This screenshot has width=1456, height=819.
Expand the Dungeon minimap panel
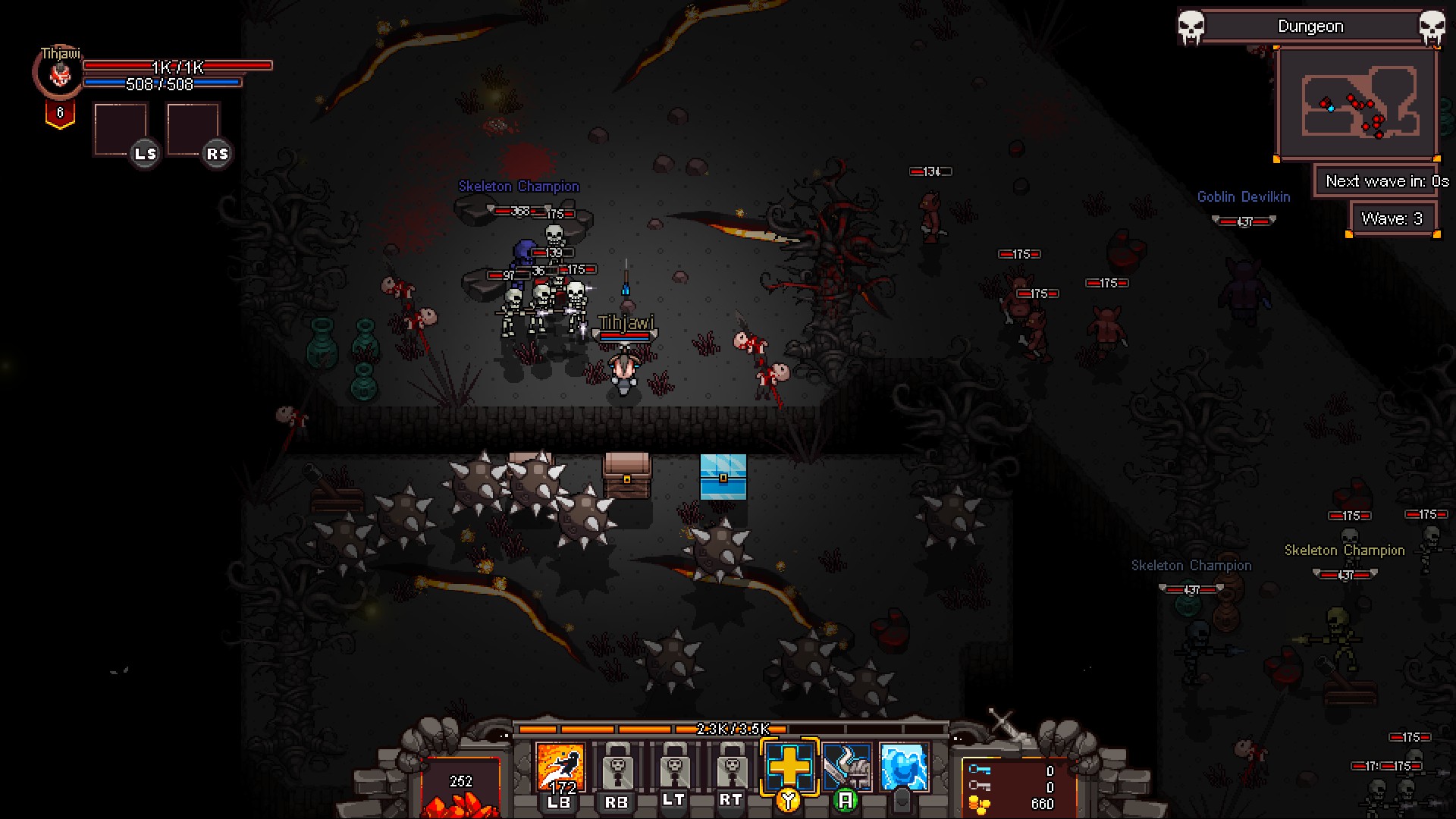(x=1357, y=102)
